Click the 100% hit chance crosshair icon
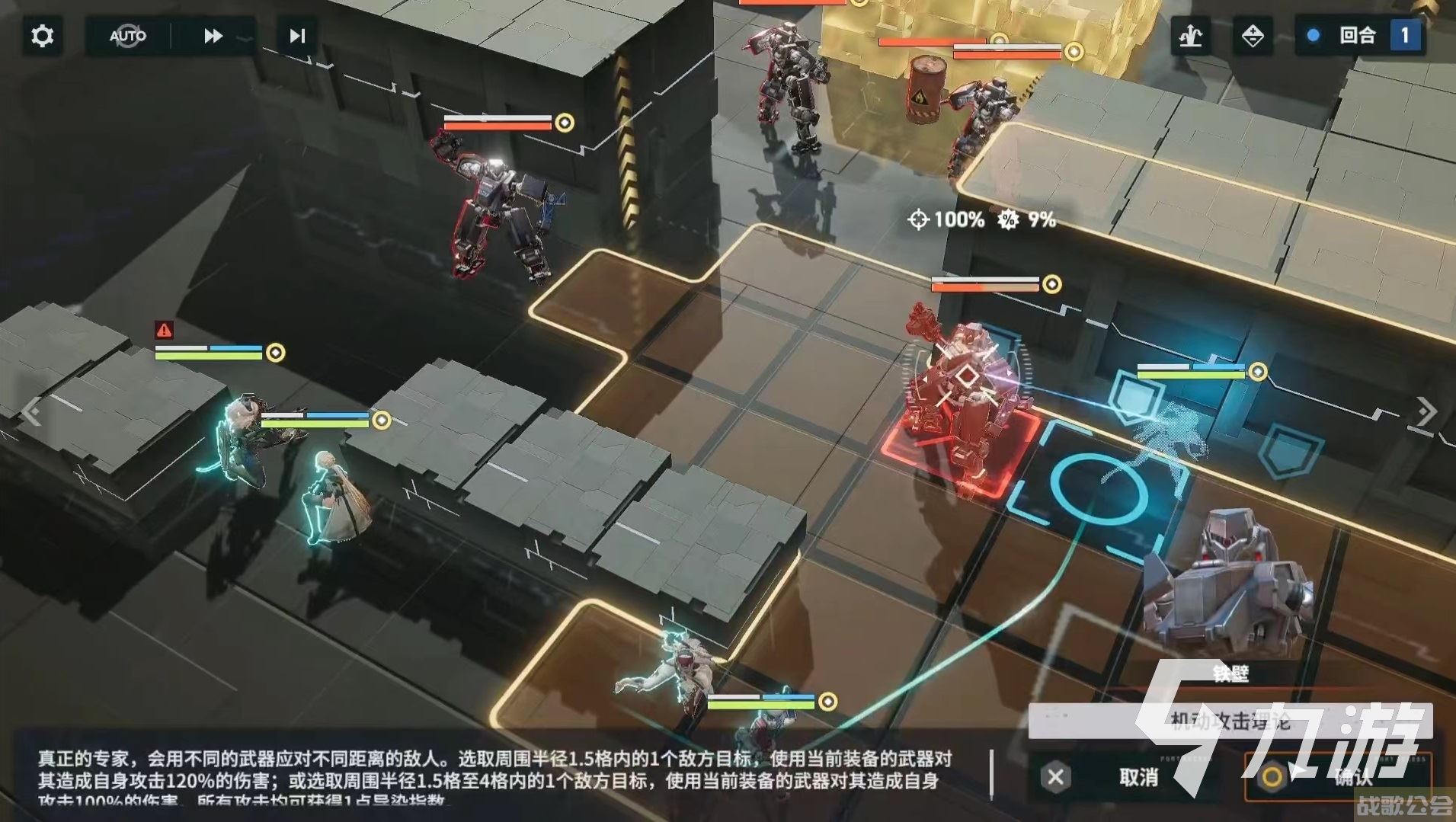Screen dimensions: 1456x822 [920, 220]
